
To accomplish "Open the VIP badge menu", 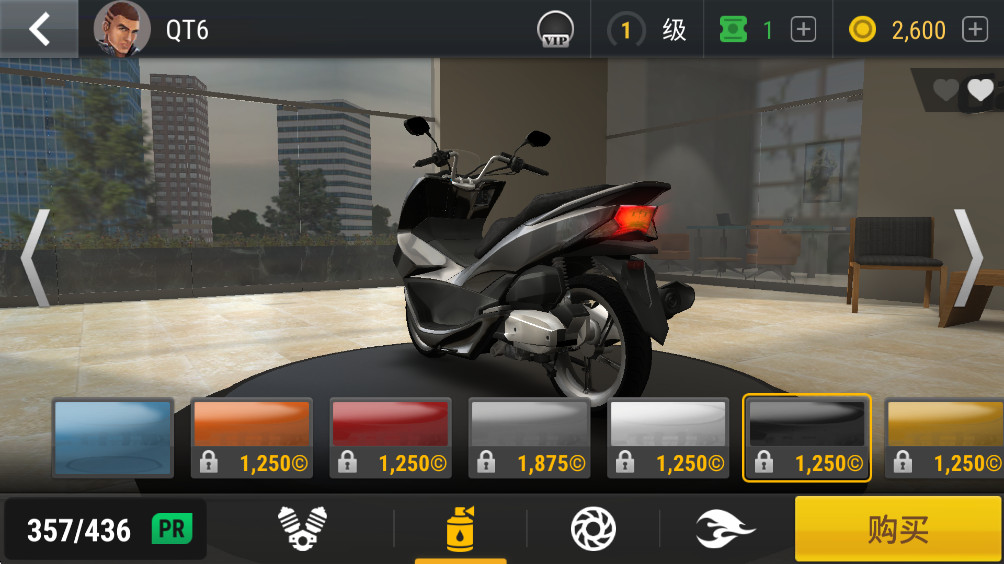I will 554,30.
